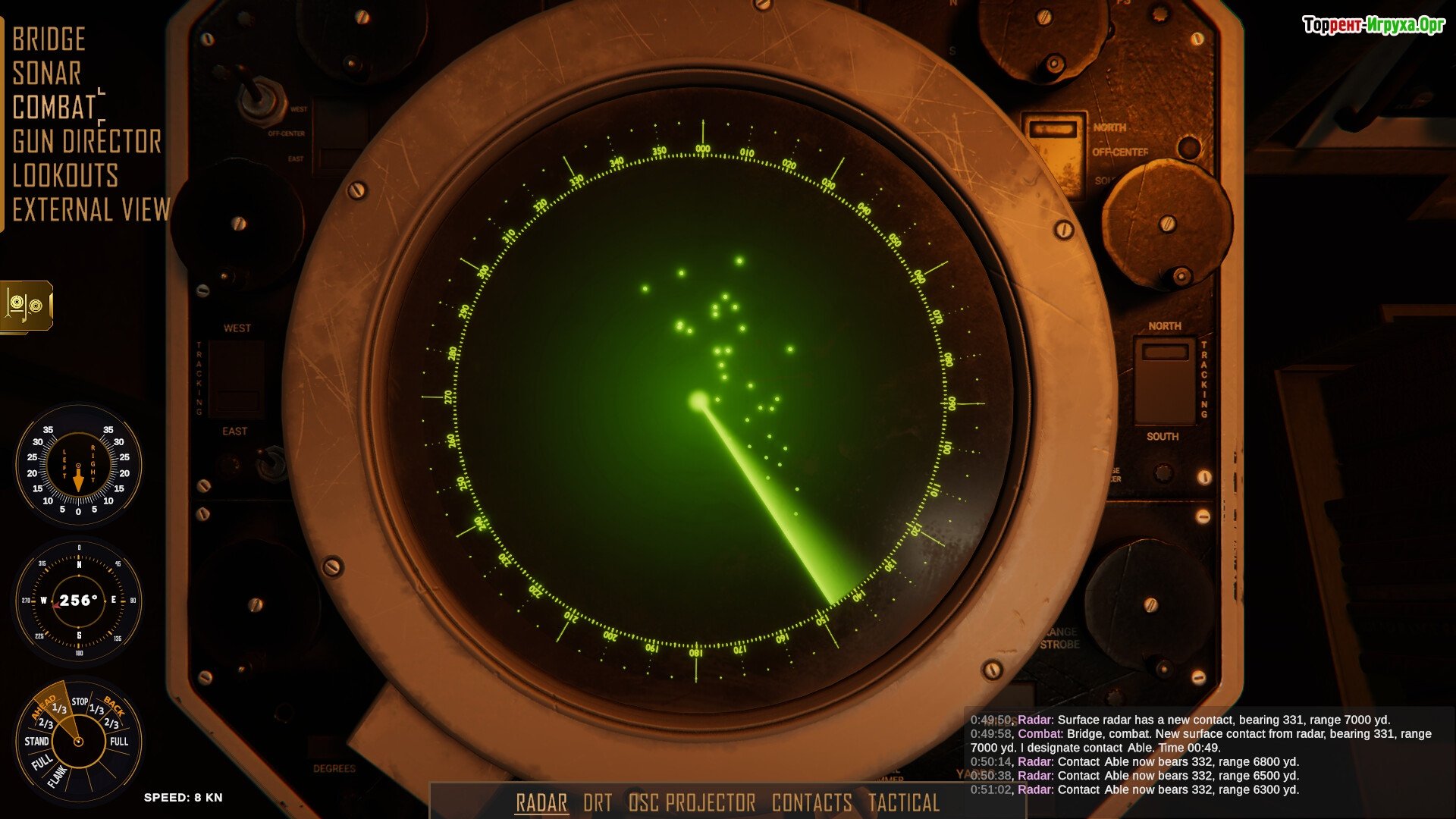The image size is (1456, 819).
Task: Open the Lookouts station
Action: [65, 176]
